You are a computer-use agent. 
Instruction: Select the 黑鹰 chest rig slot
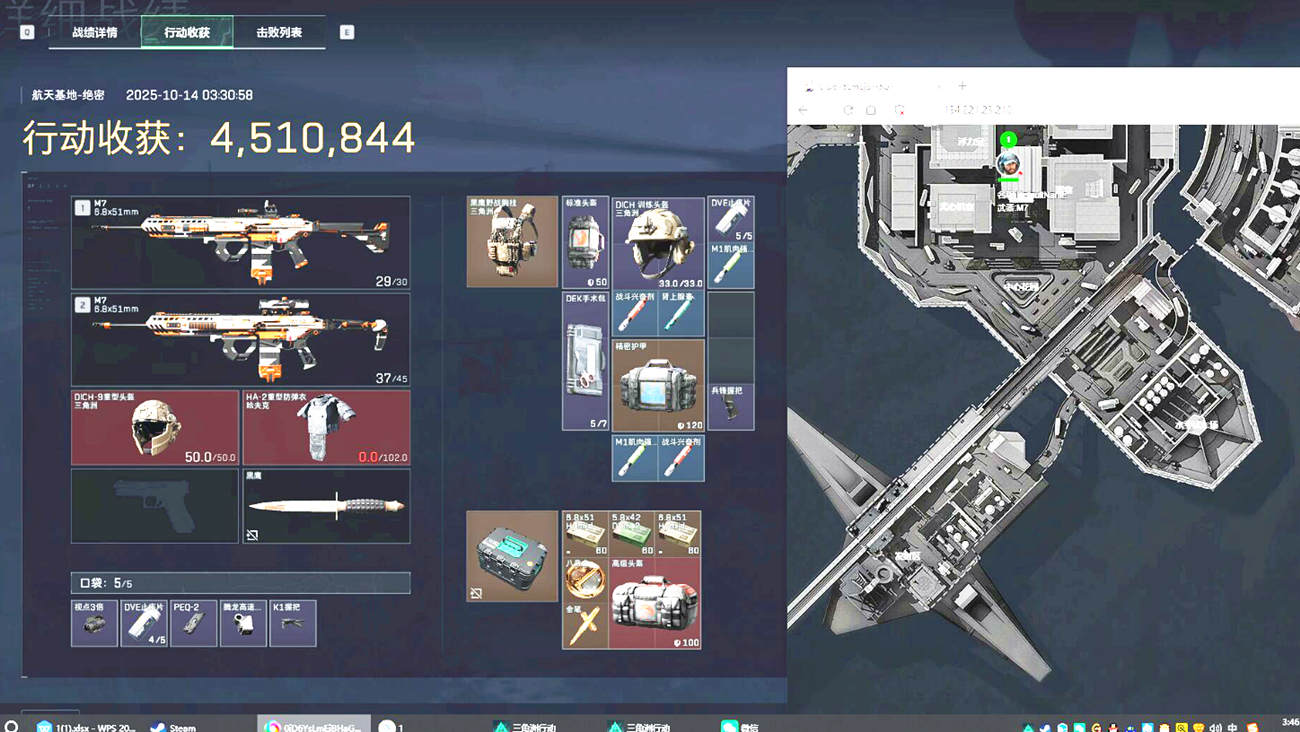coord(512,242)
